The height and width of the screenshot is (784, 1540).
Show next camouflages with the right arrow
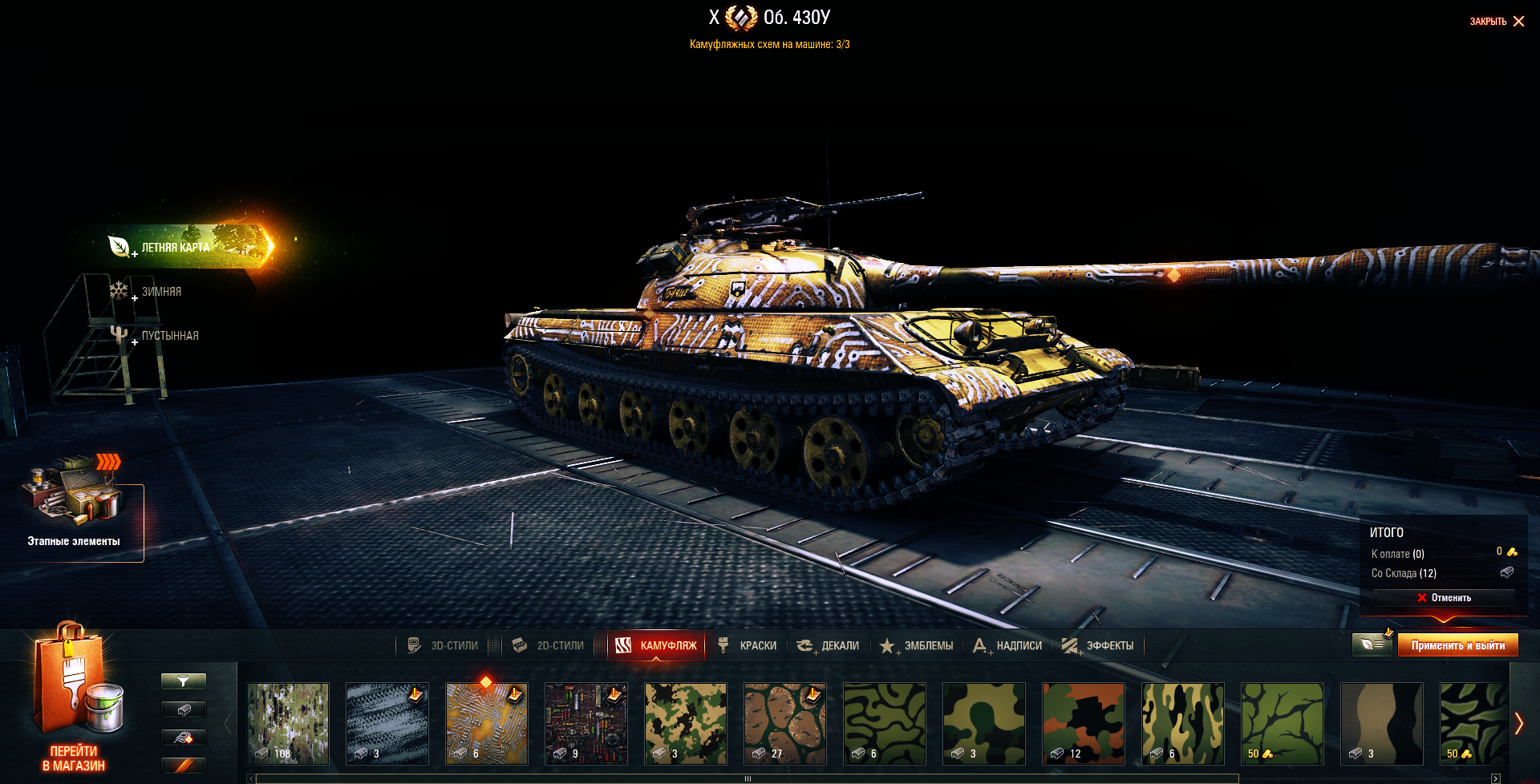point(1518,723)
